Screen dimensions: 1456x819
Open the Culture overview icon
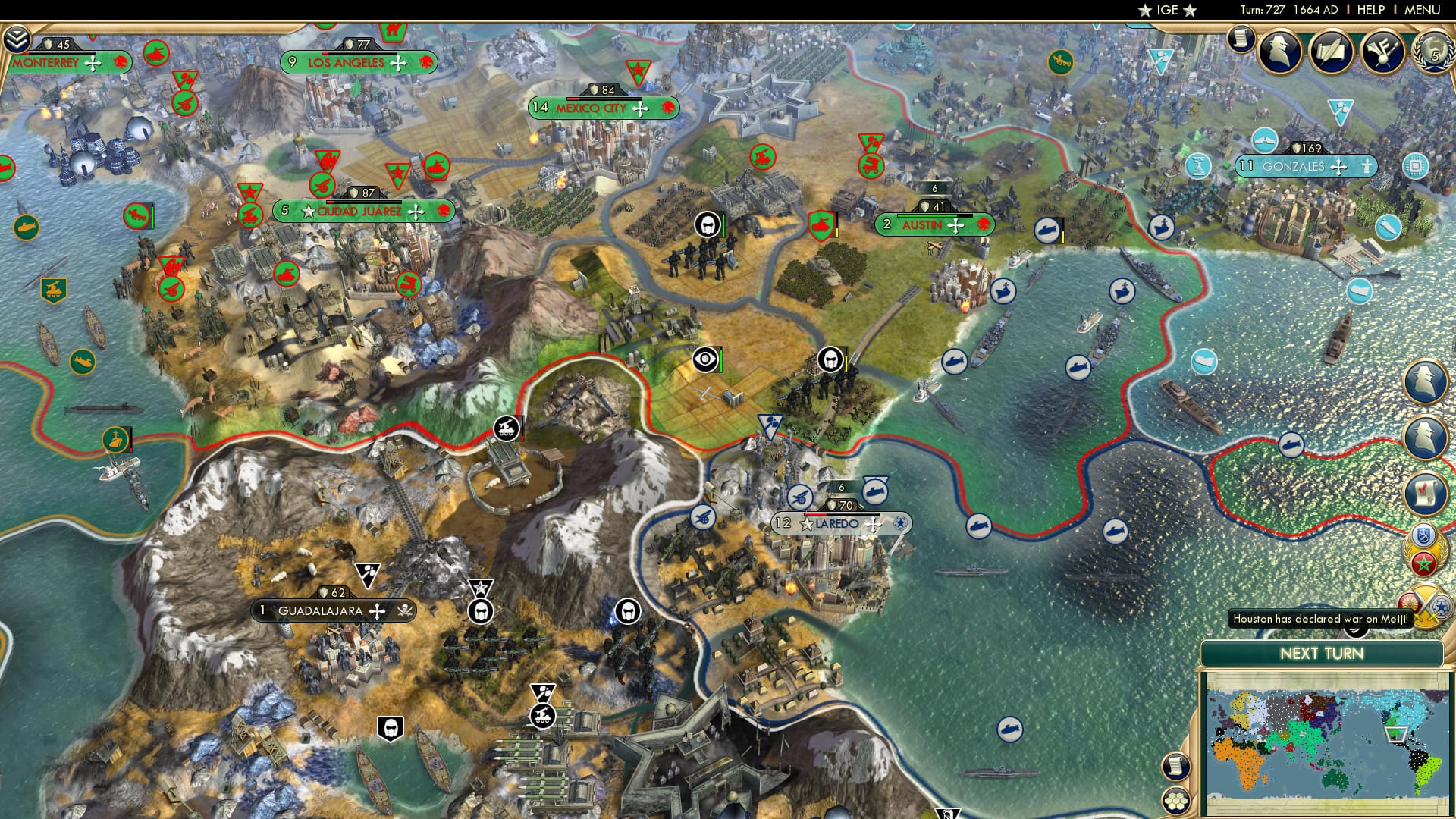coord(1382,50)
